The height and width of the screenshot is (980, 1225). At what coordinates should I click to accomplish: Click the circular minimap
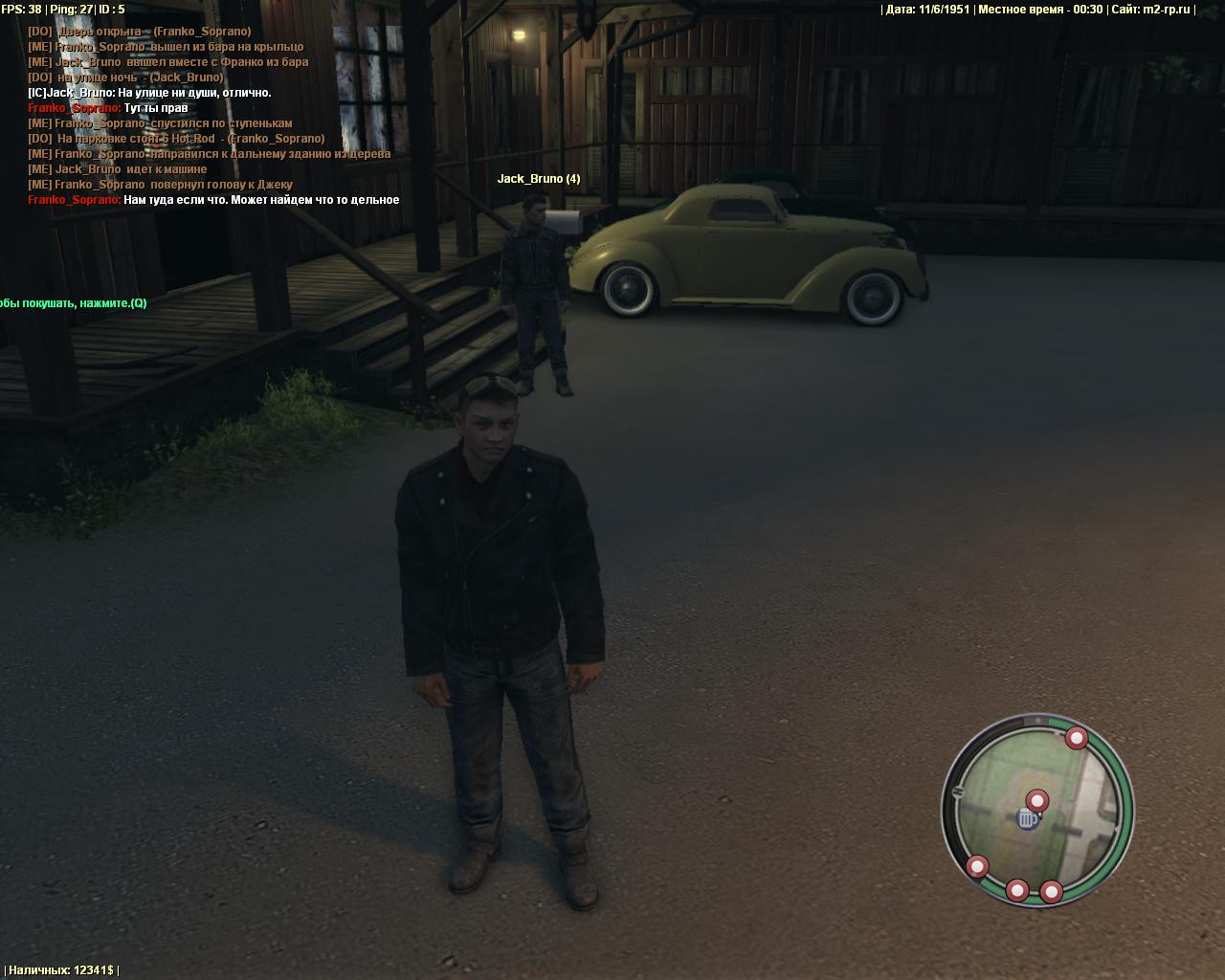(1037, 809)
